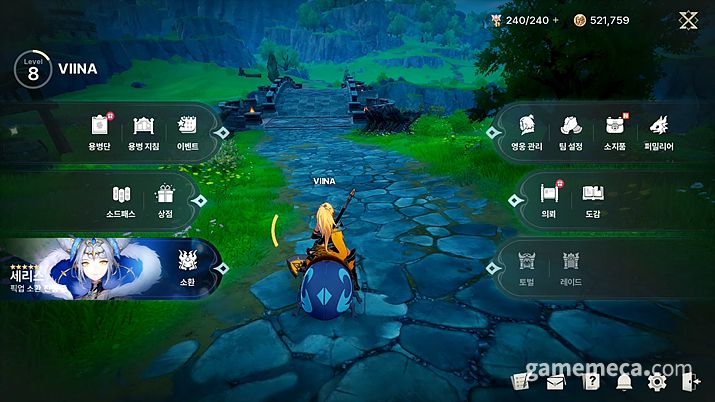
Task: Open the 퍼밀리어 familiar menu
Action: coord(660,131)
